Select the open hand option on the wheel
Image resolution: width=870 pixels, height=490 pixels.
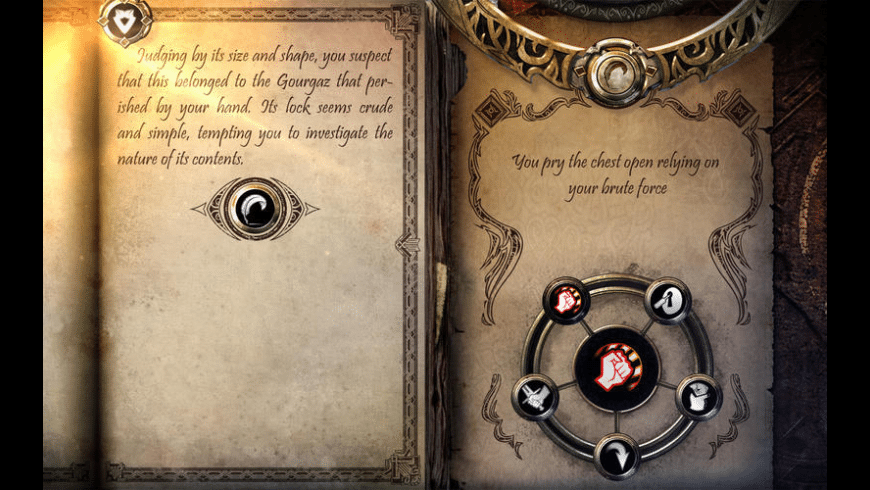coord(697,396)
